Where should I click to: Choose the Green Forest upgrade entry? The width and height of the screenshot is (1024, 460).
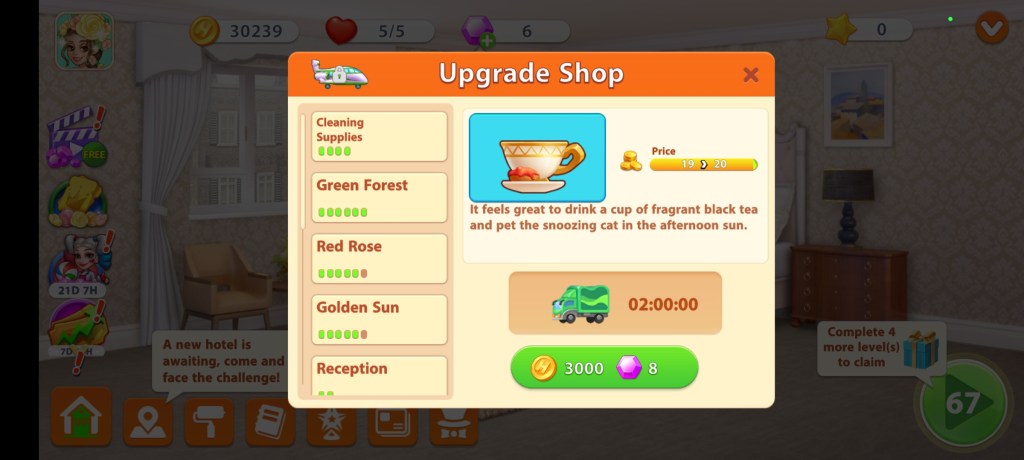(x=379, y=197)
